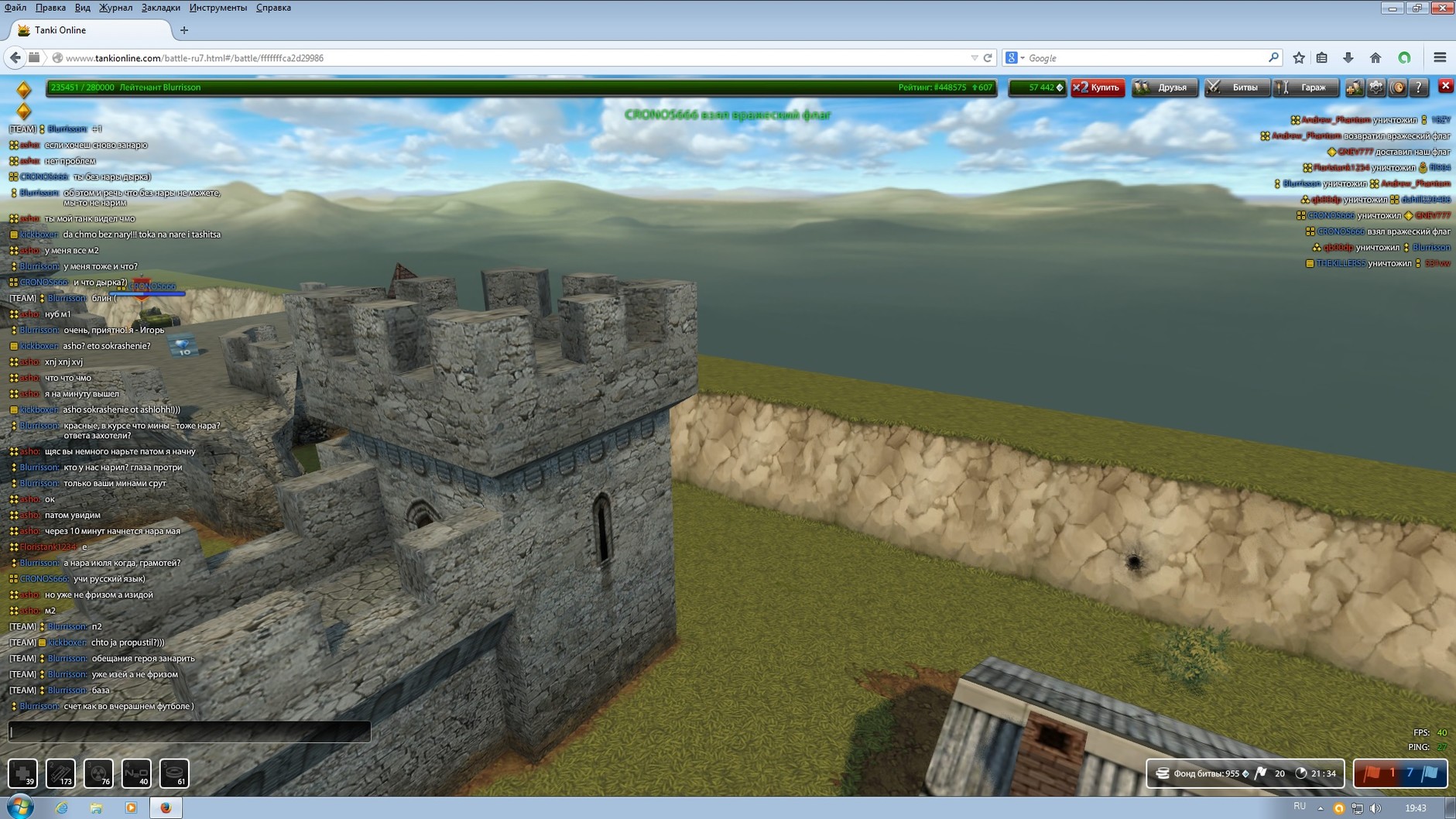Toggle the sound speaker icon
Viewport: 1456px width, 819px height.
[1397, 87]
